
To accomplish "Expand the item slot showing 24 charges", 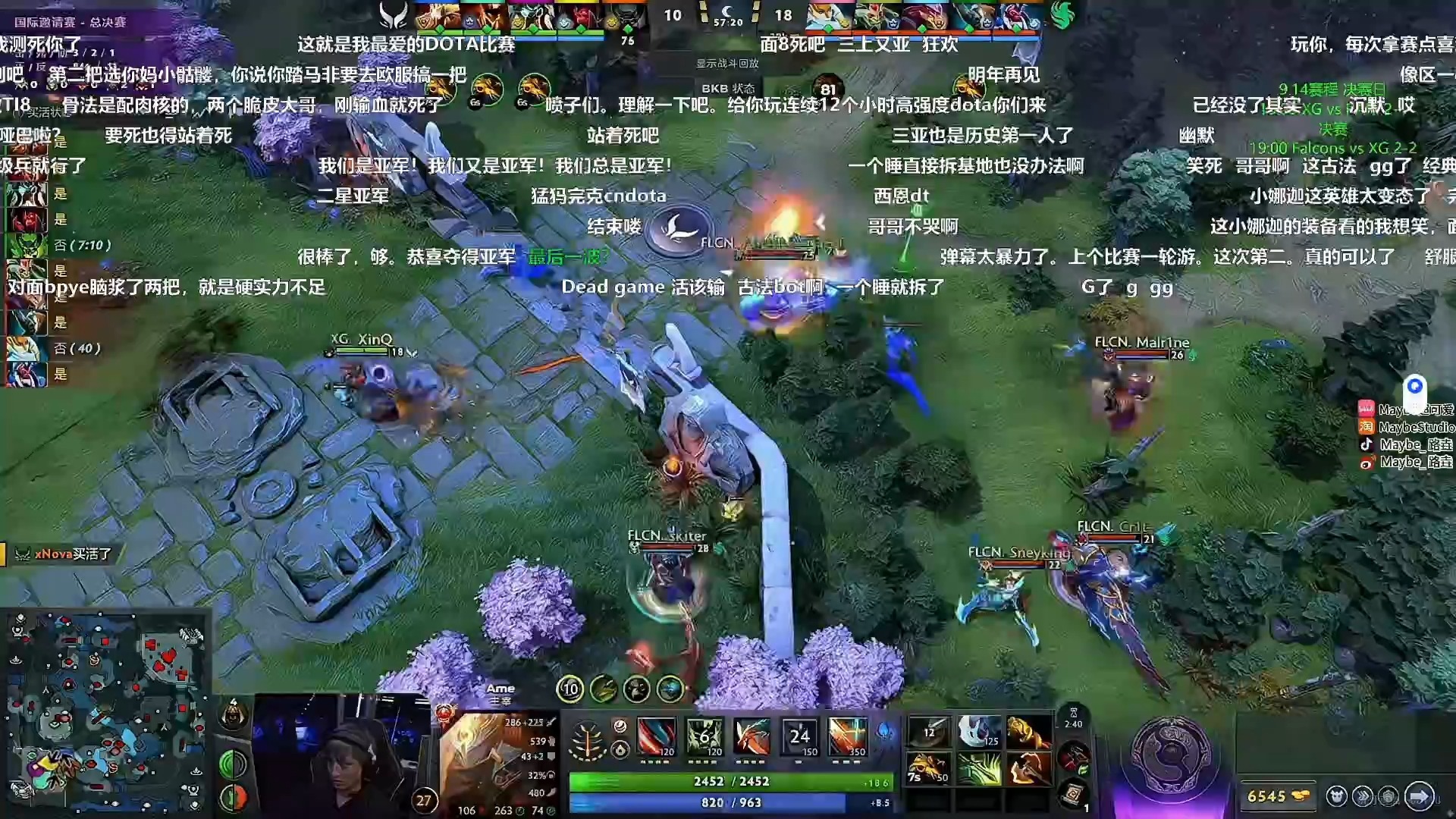I will tap(798, 738).
